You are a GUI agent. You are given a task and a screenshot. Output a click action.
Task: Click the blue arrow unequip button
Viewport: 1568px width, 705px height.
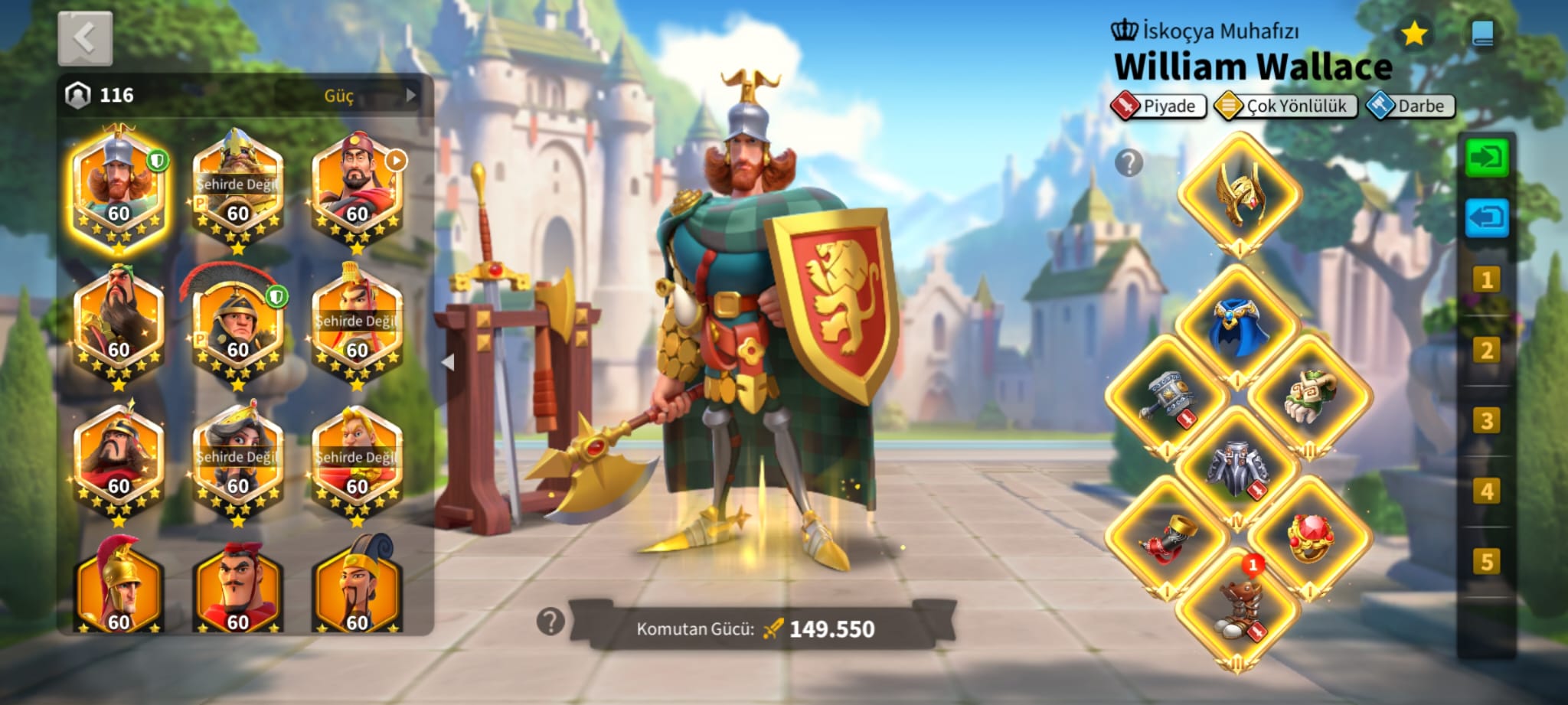(x=1486, y=218)
